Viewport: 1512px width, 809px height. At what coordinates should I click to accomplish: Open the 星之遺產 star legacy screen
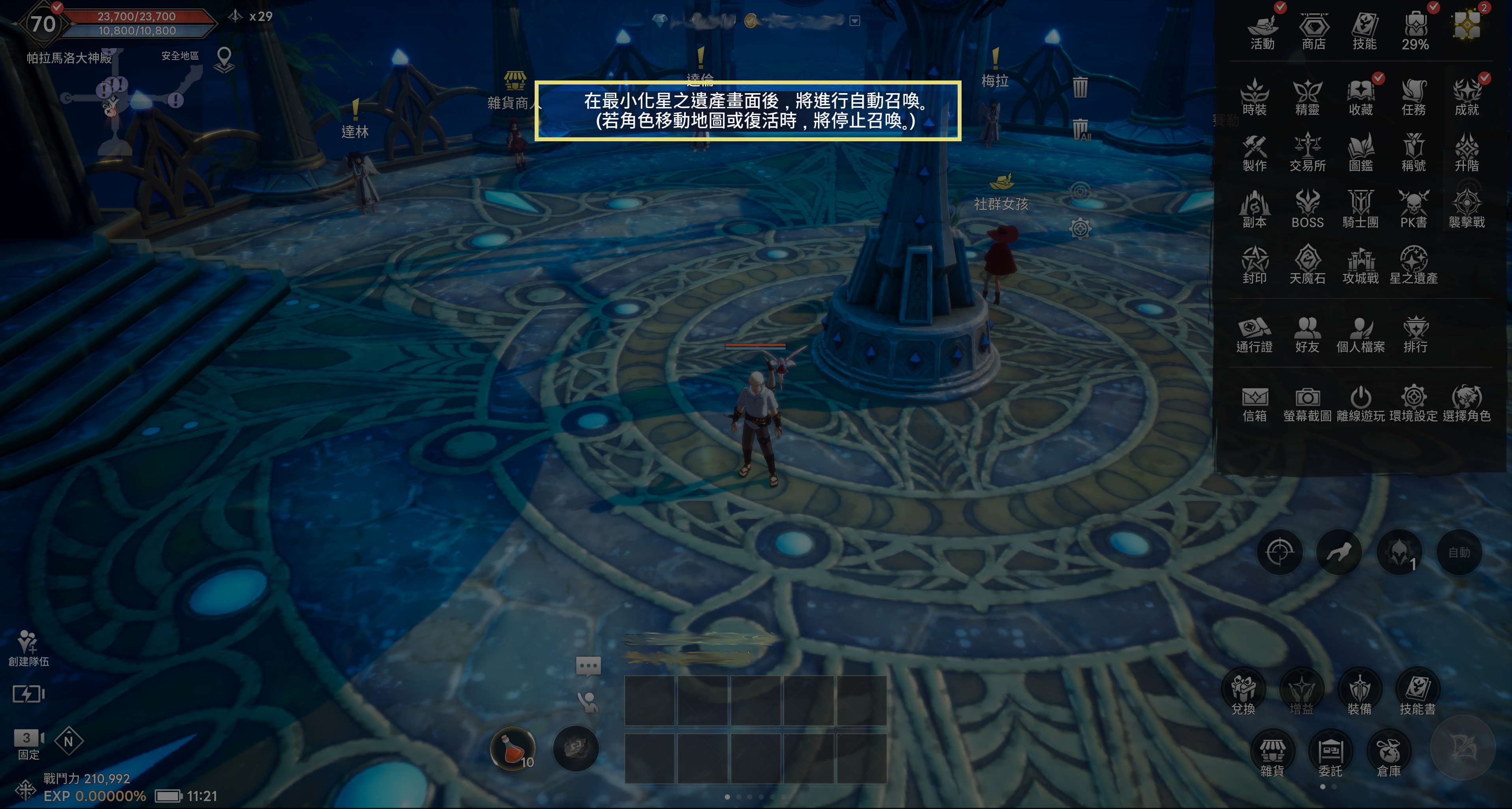click(1413, 265)
